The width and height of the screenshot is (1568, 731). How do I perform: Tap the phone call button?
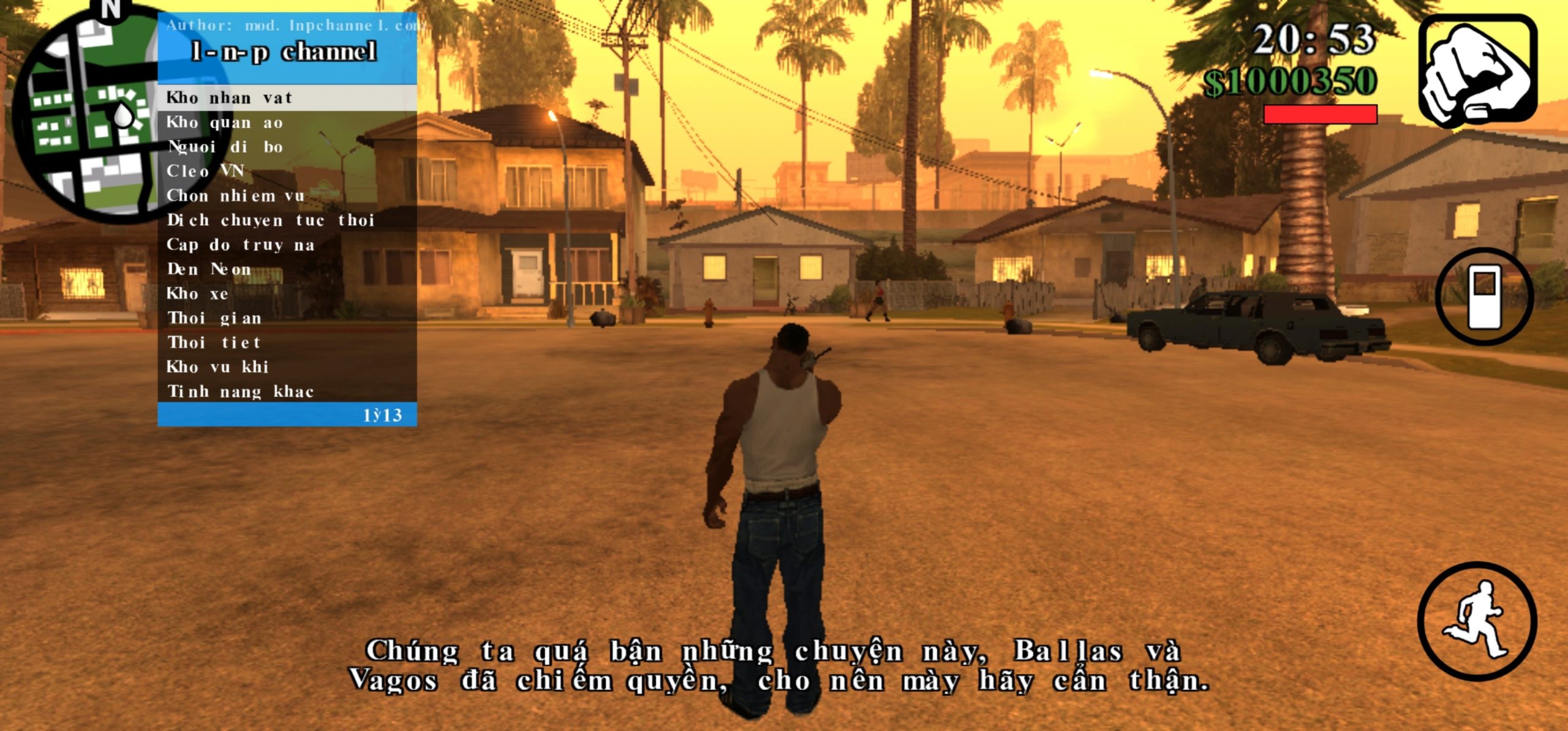1484,296
